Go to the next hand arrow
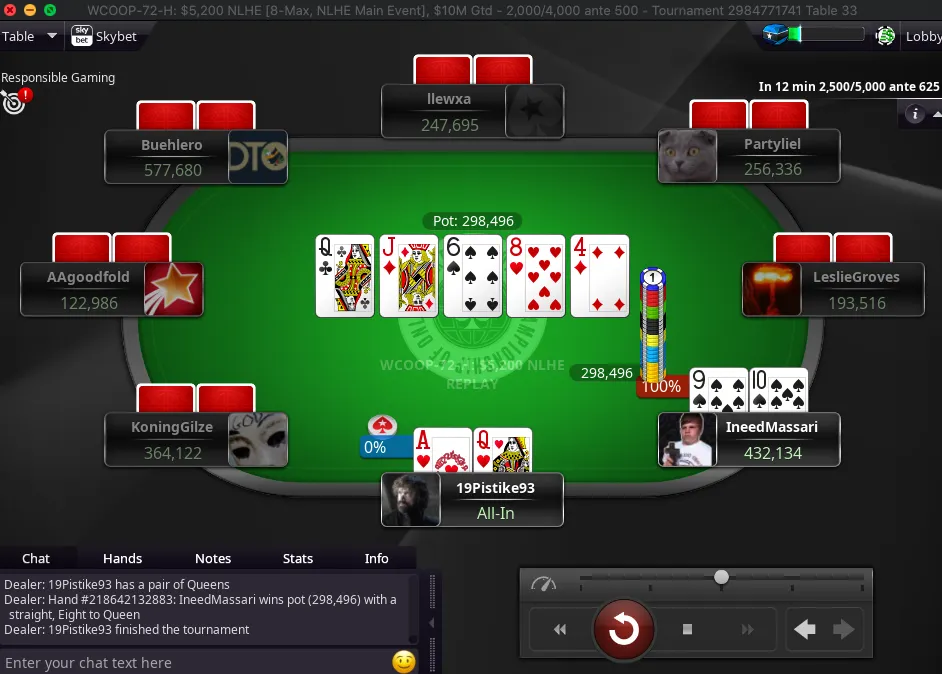Image resolution: width=942 pixels, height=674 pixels. pos(844,629)
